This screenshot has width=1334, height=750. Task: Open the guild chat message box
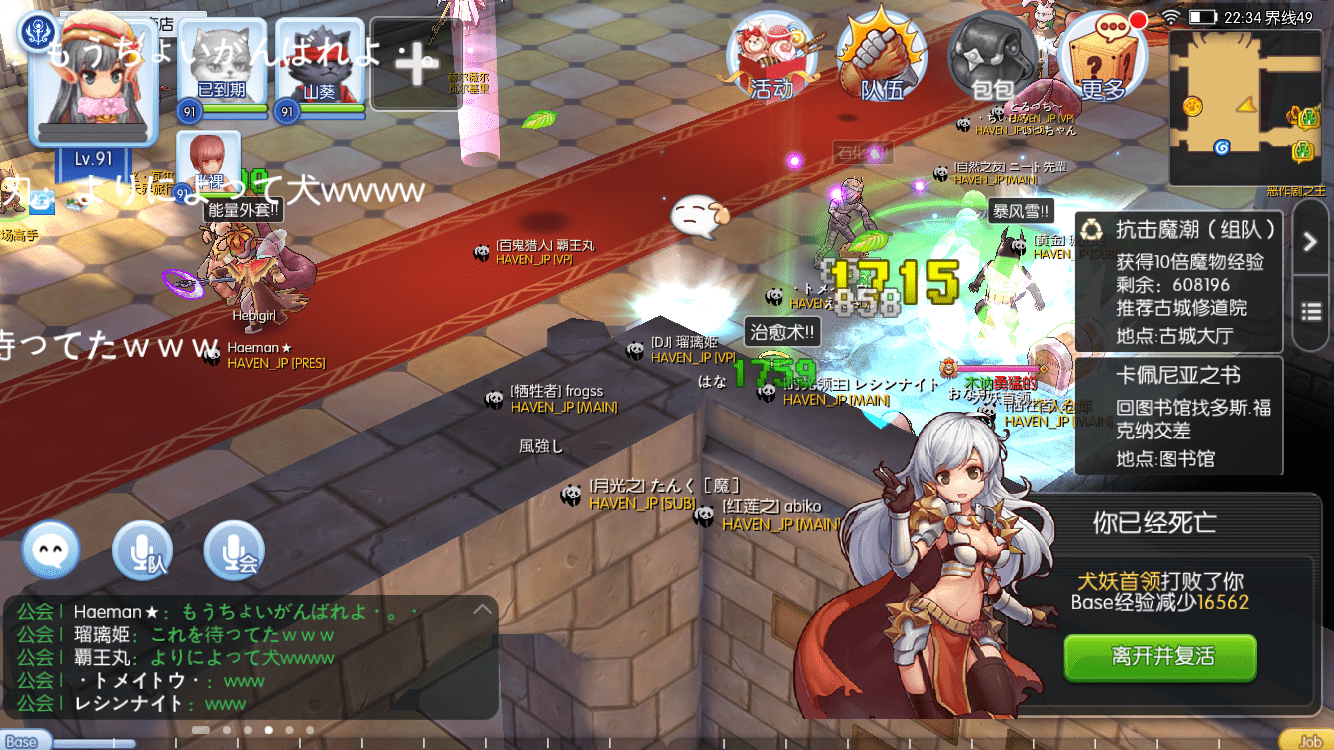pyautogui.click(x=250, y=657)
